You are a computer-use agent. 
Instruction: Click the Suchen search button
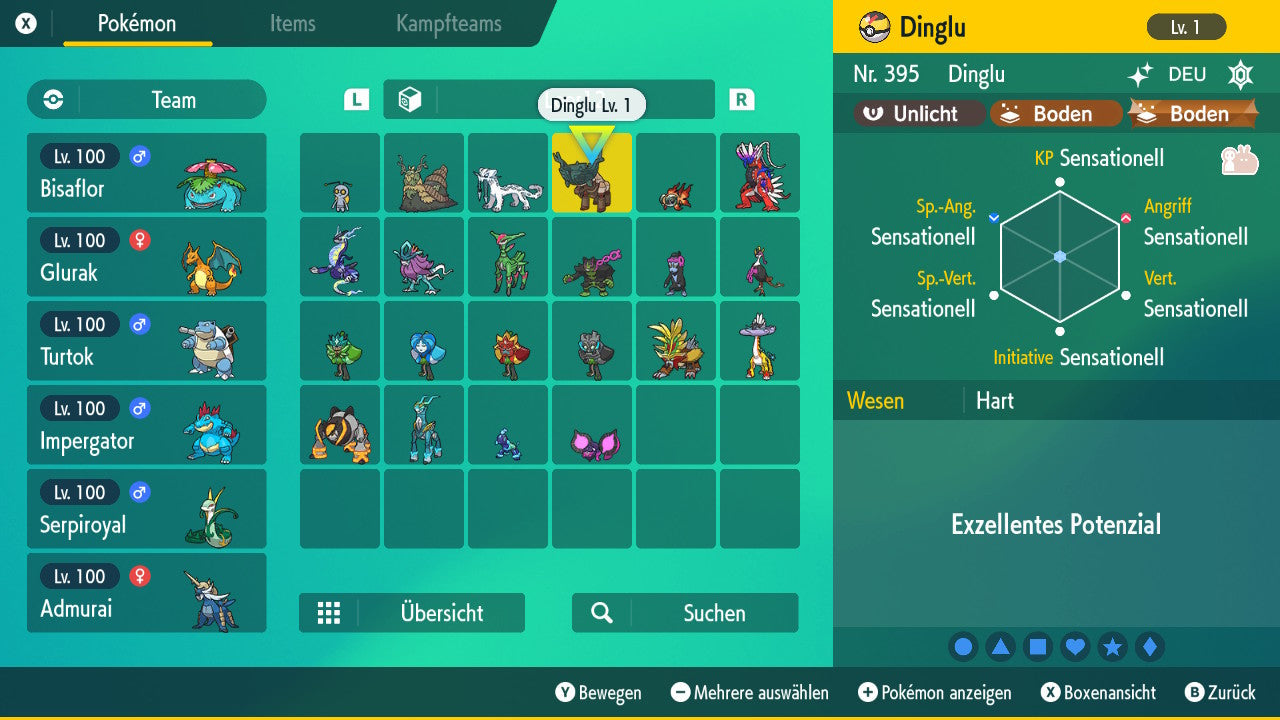(684, 613)
